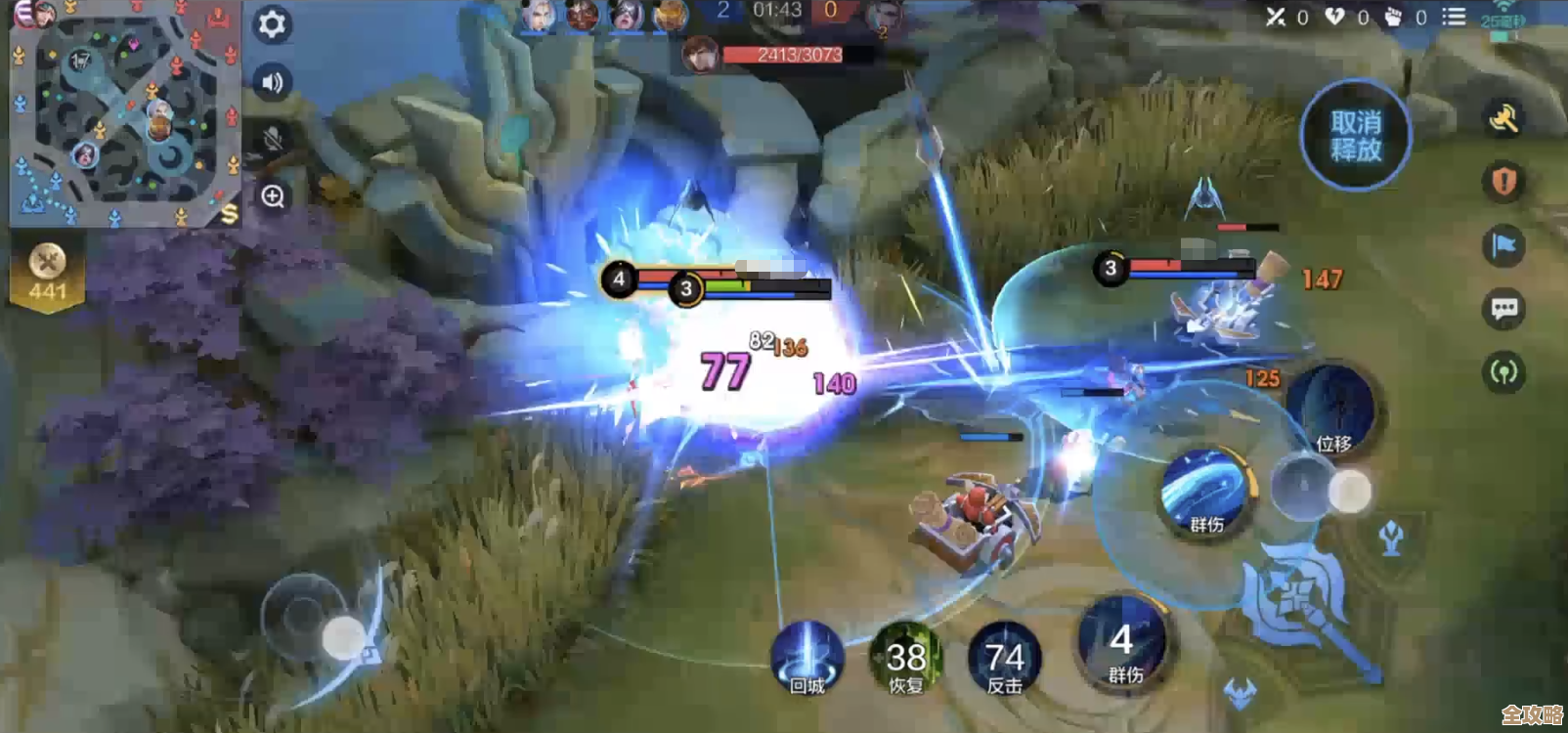The image size is (1568, 733).
Task: Open the scoreboard list icon
Action: coord(1454,17)
